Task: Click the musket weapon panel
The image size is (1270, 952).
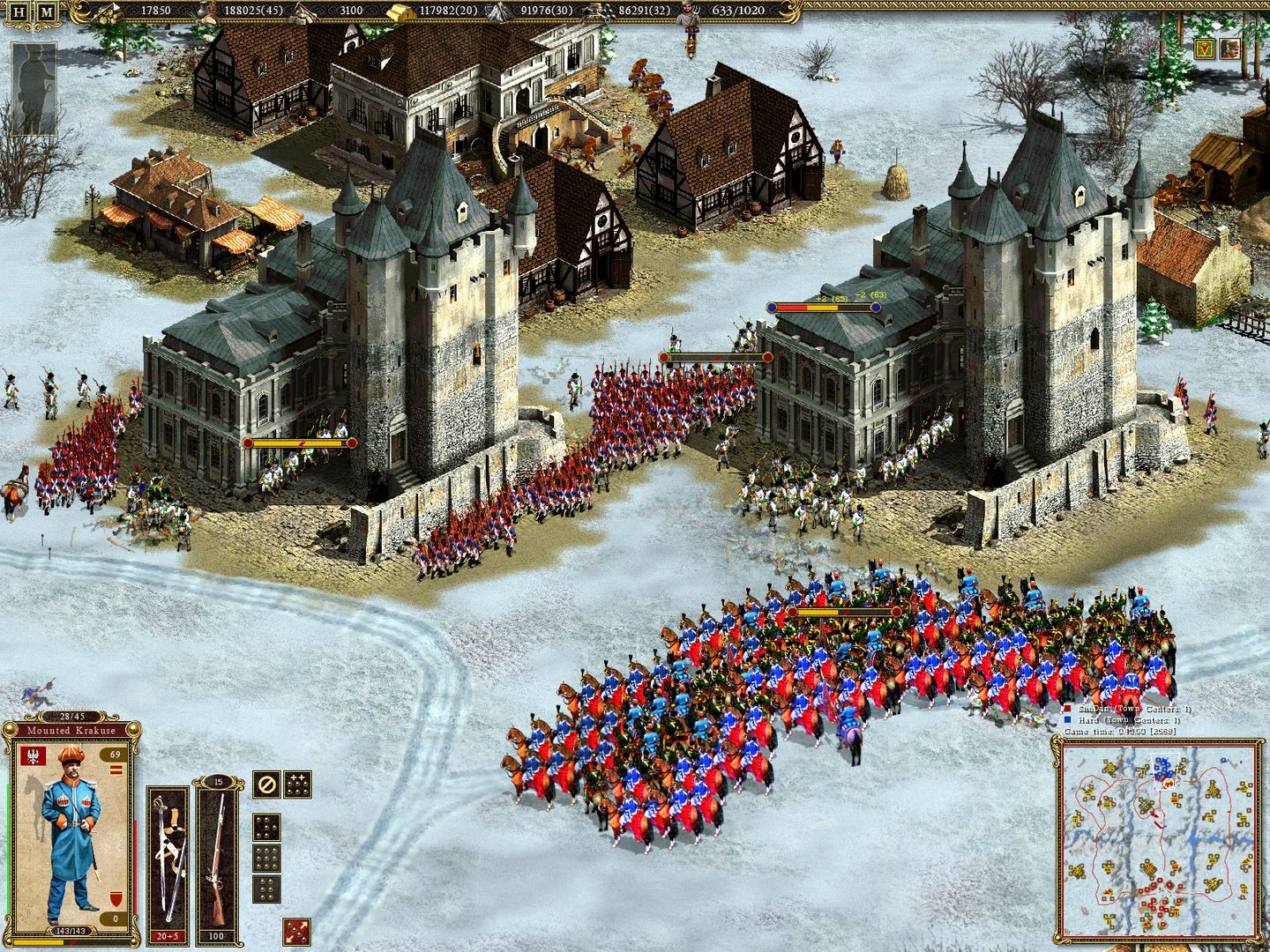Action: [219, 853]
